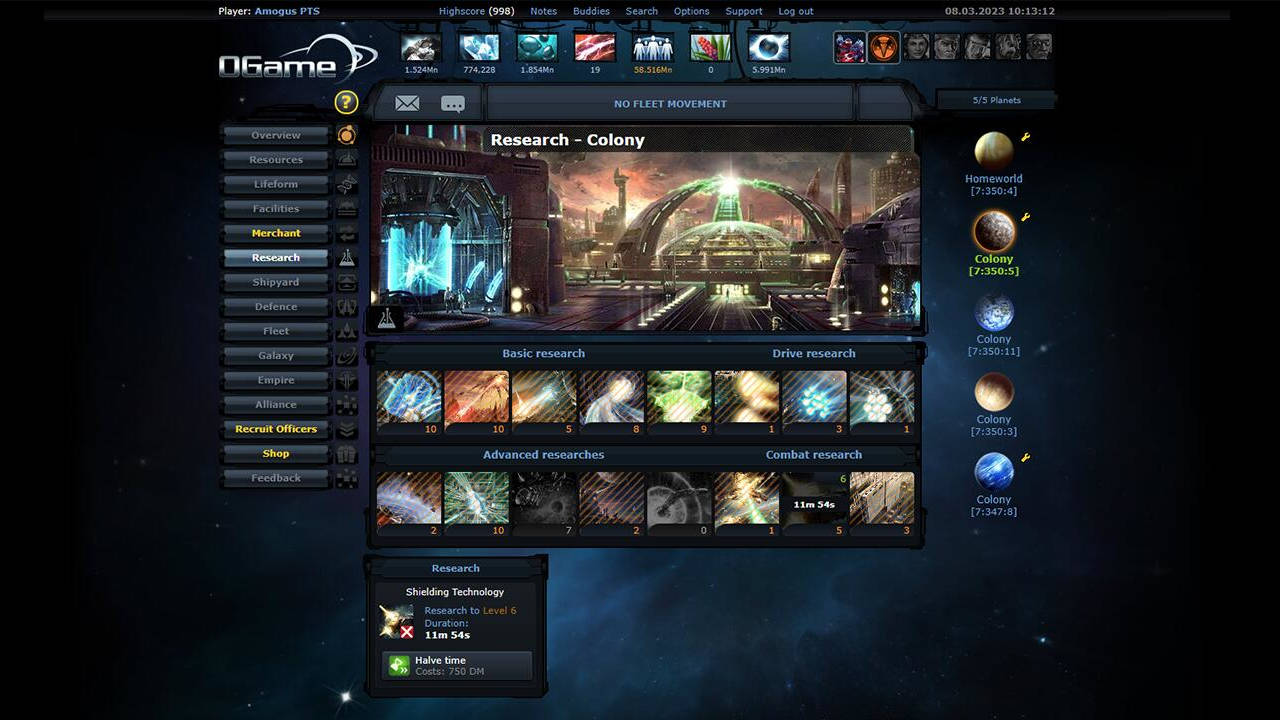Open messages via the envelope icon

407,103
